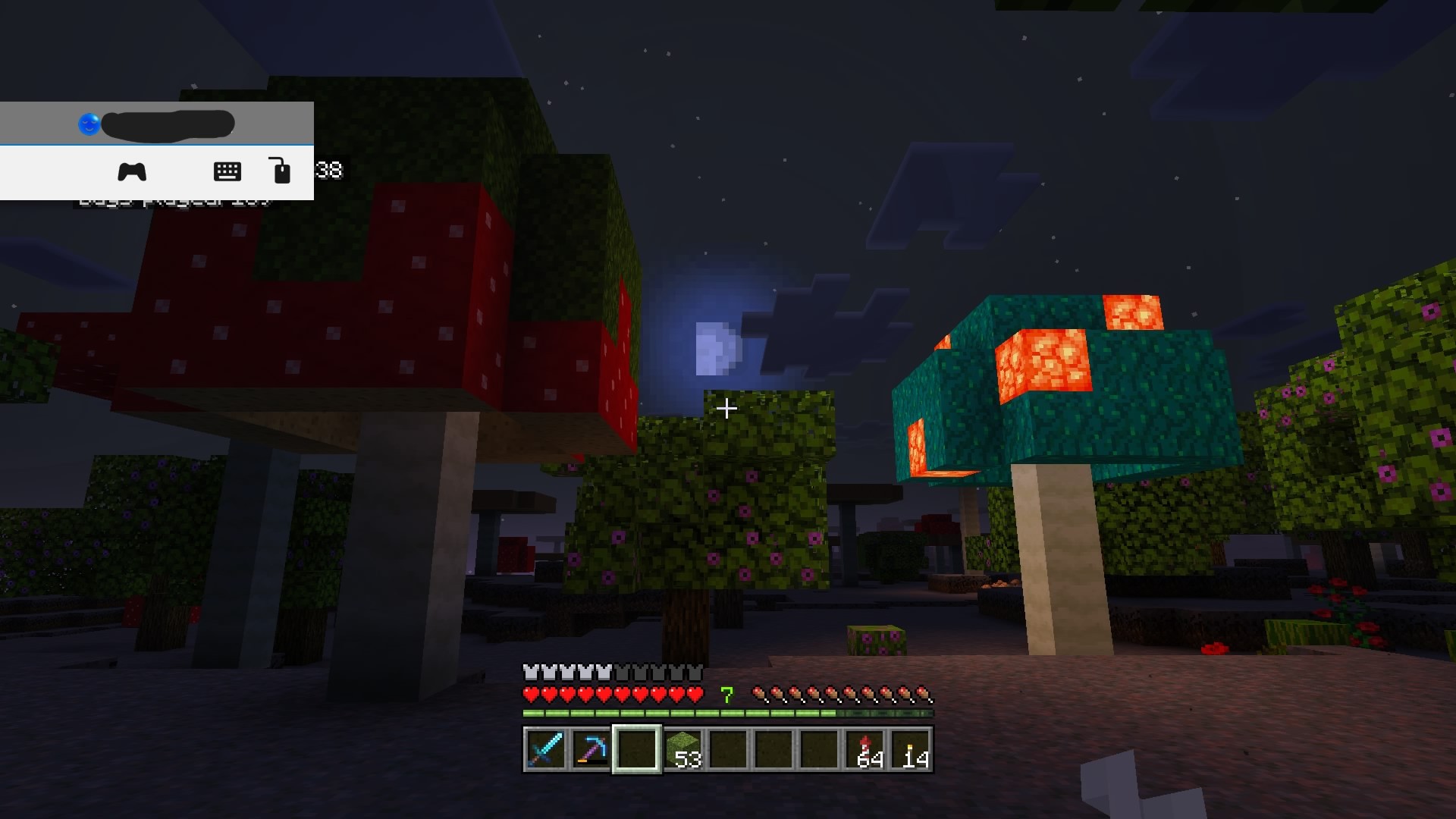The height and width of the screenshot is (819, 1456).
Task: Pick the torch stack of 14
Action: (x=911, y=749)
